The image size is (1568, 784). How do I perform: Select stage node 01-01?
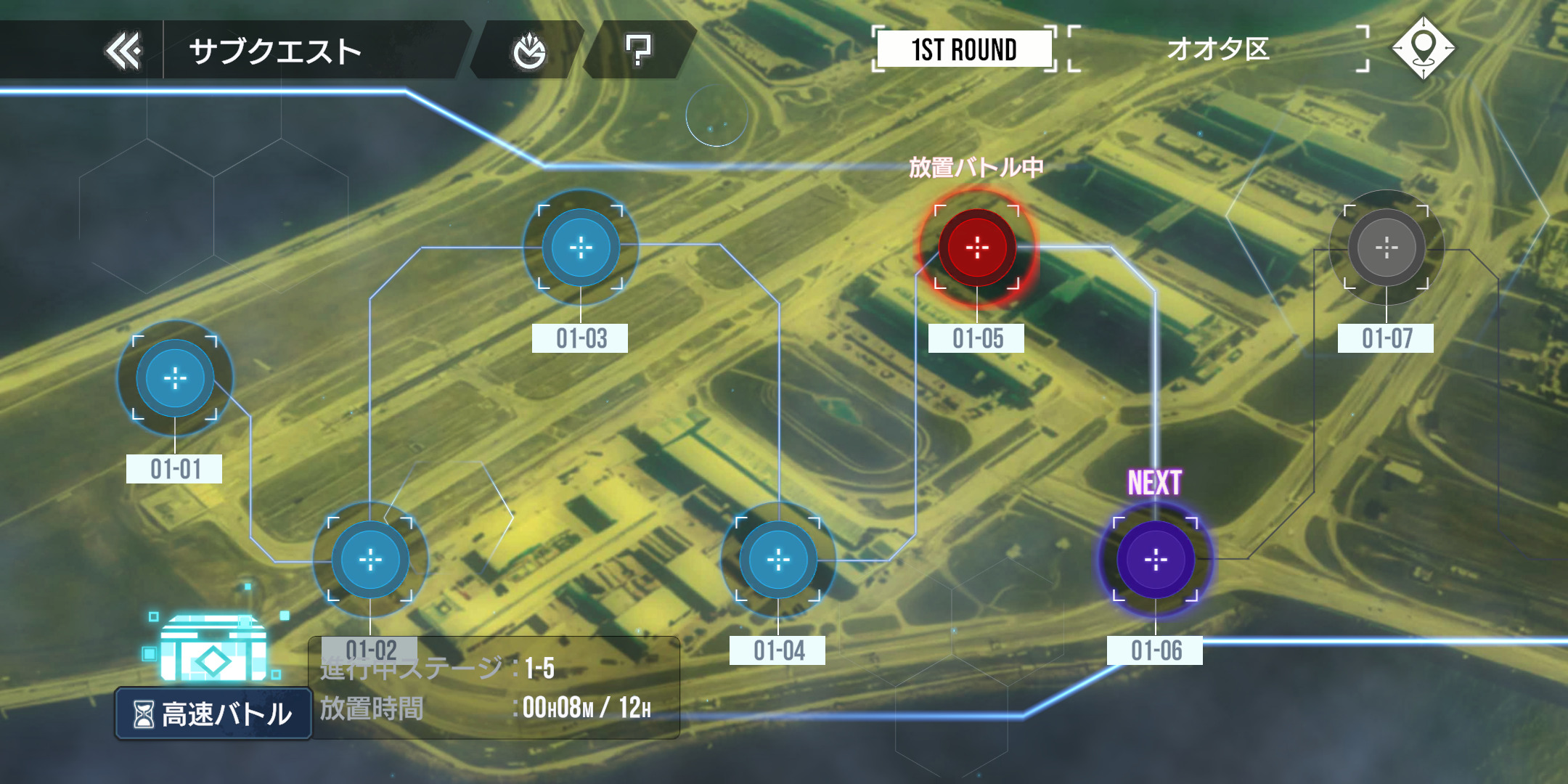click(175, 378)
